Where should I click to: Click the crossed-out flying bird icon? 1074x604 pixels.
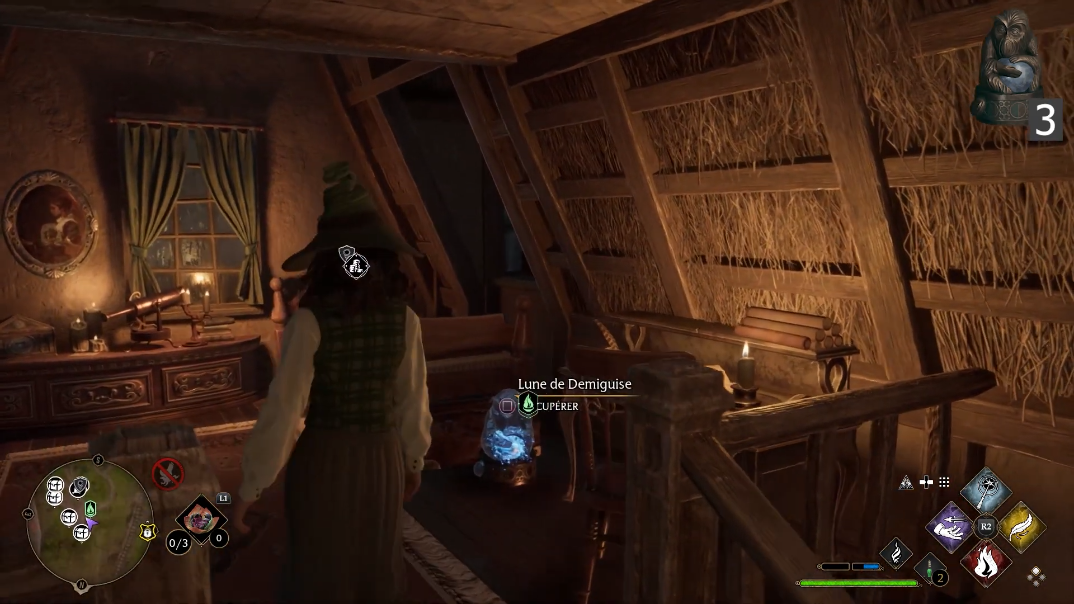[167, 472]
